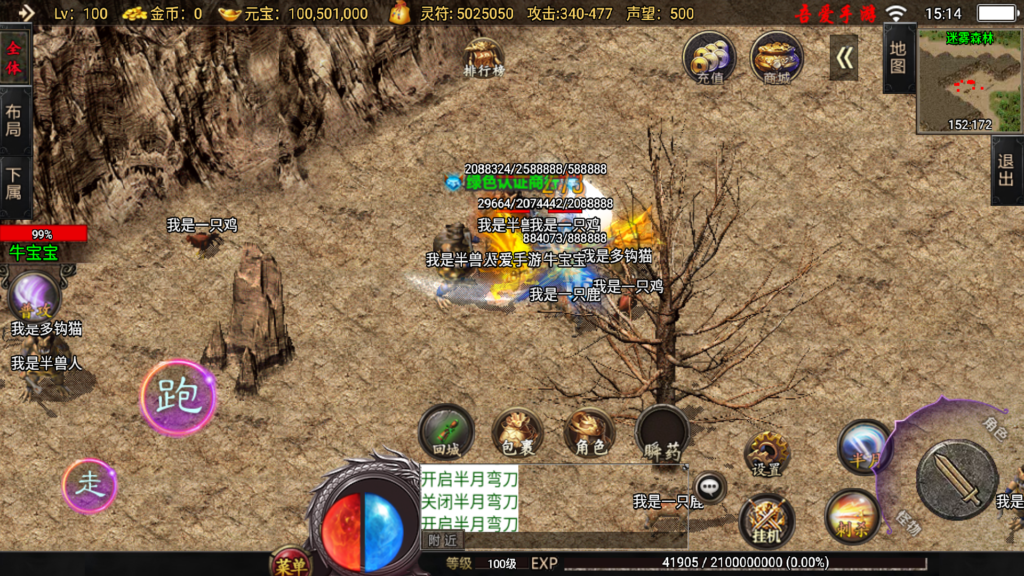Activate 挂机 auto-battle mode

coord(767,520)
